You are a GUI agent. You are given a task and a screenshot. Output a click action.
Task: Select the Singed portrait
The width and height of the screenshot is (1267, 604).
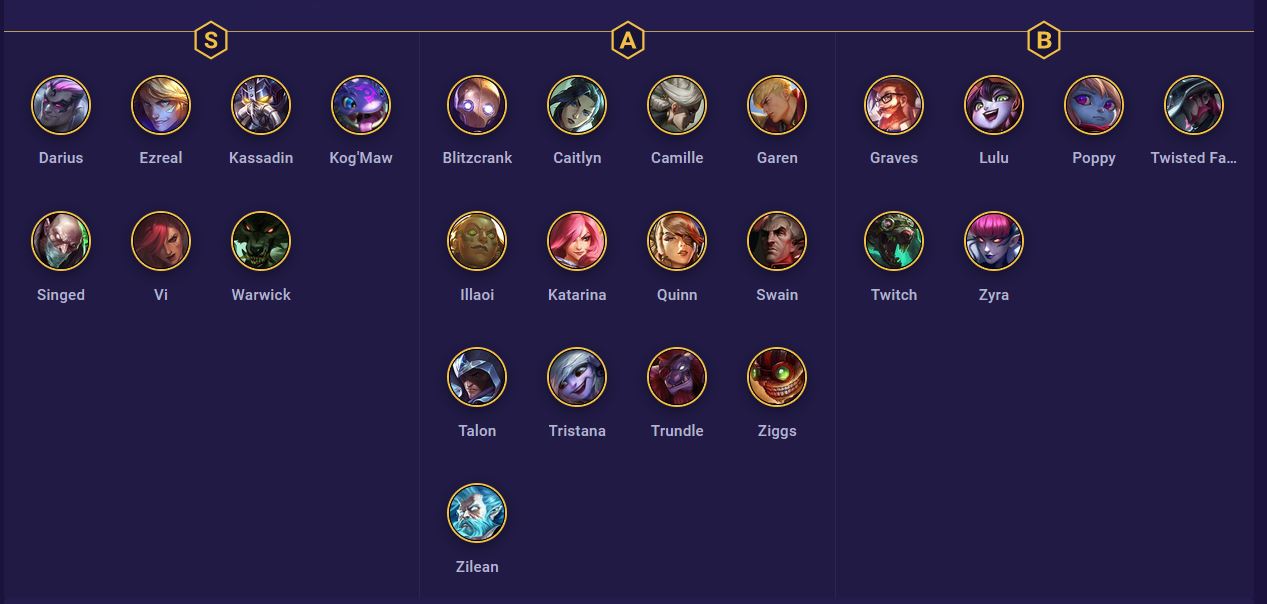point(61,241)
